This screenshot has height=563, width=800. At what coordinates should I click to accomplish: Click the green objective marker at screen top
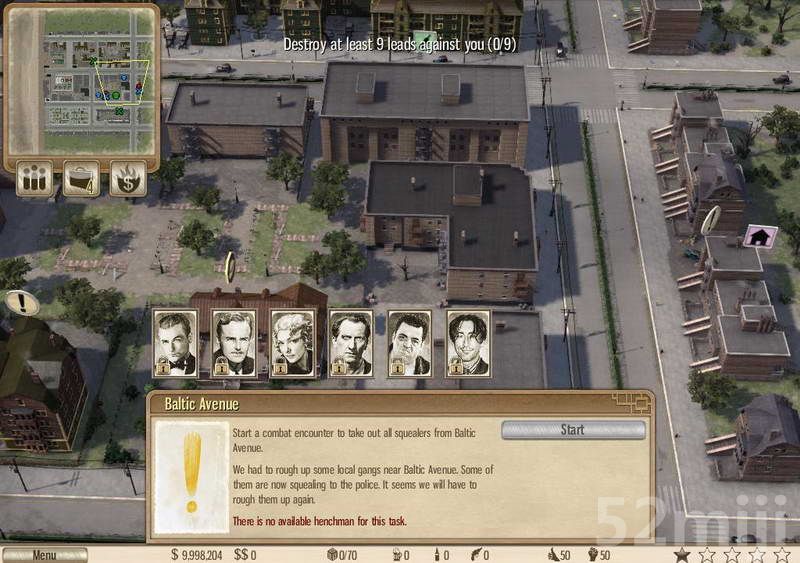pyautogui.click(x=425, y=39)
